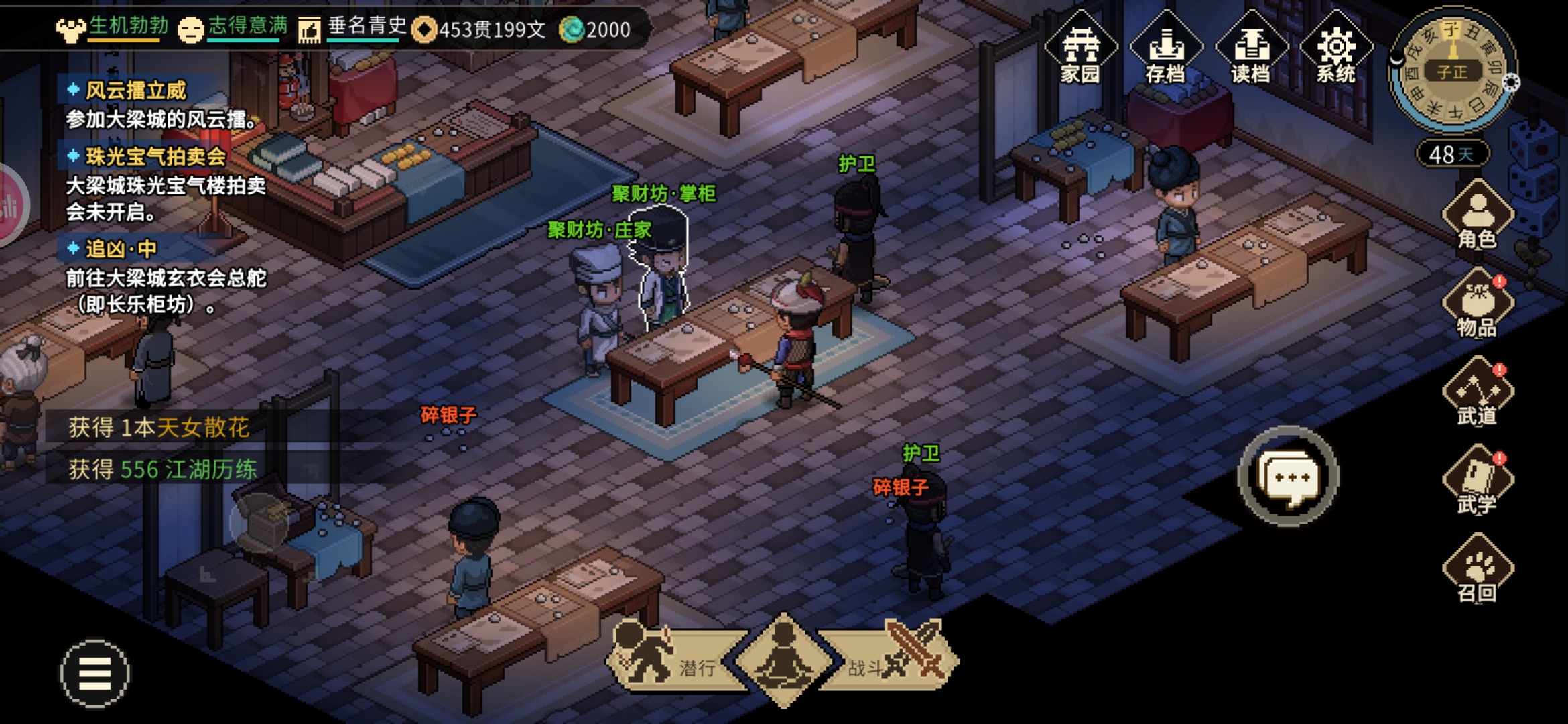Viewport: 1568px width, 724px height.
Task: Click the 子正 time dial clock
Action: point(1451,71)
